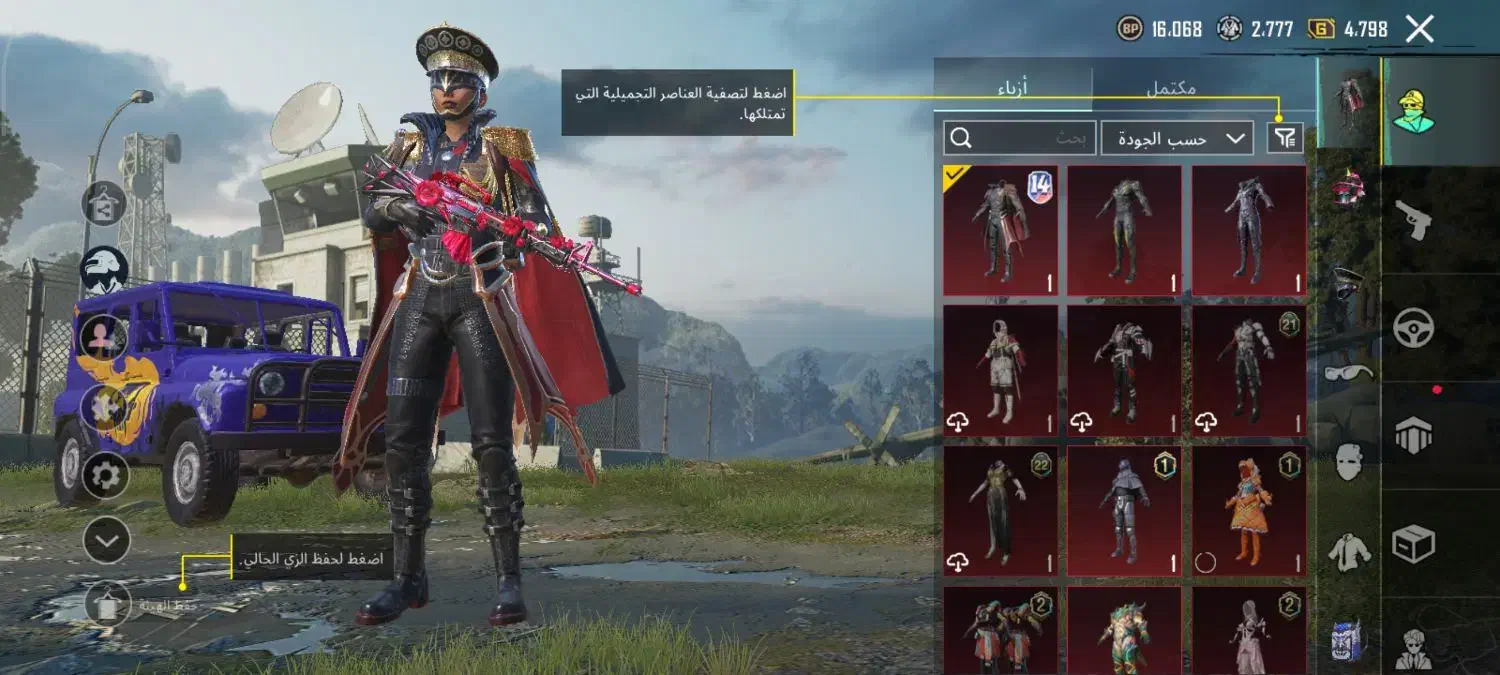Close the inventory screen
The image size is (1500, 675).
1419,29
